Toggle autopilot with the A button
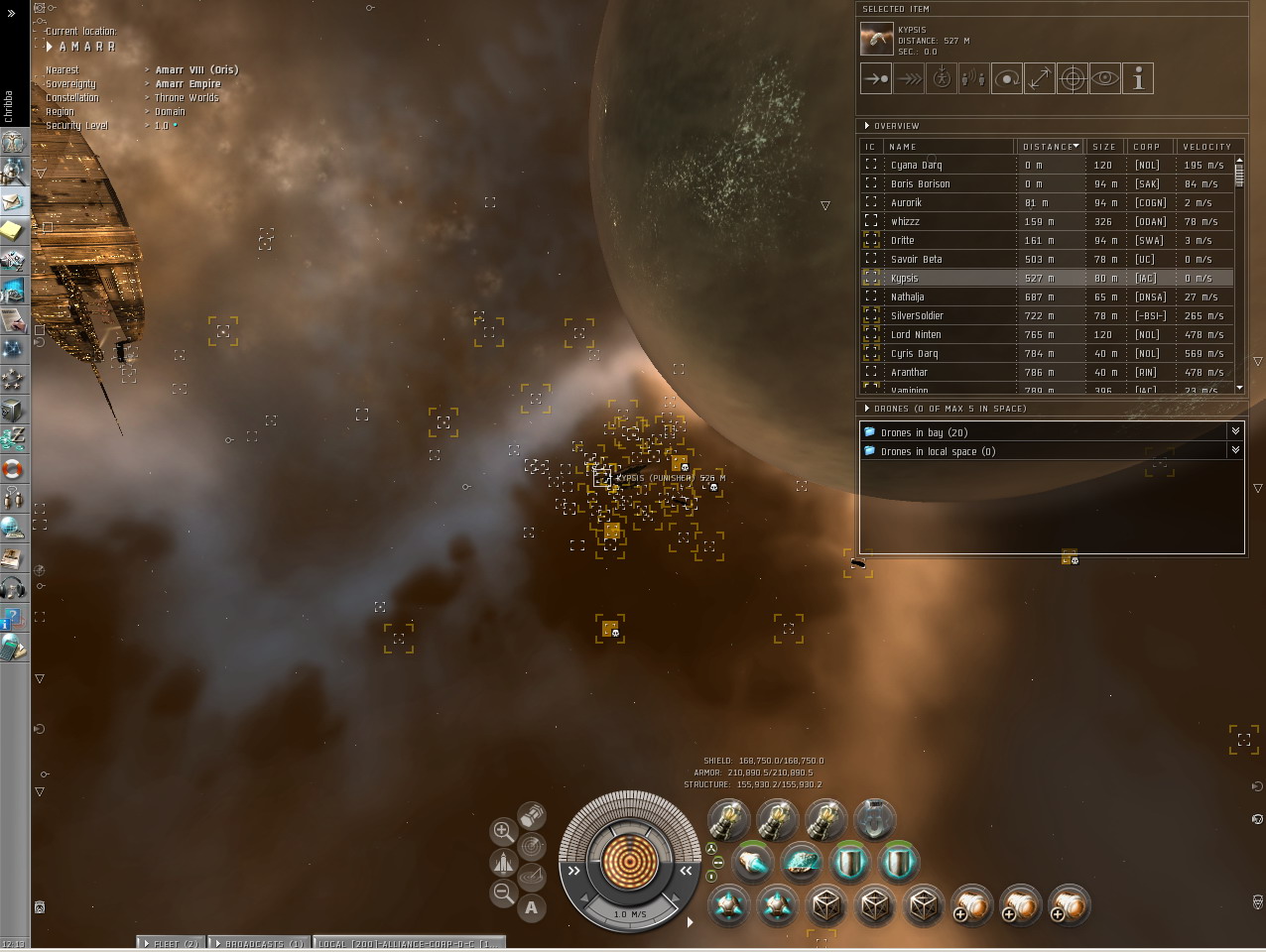The image size is (1266, 952). click(x=532, y=907)
